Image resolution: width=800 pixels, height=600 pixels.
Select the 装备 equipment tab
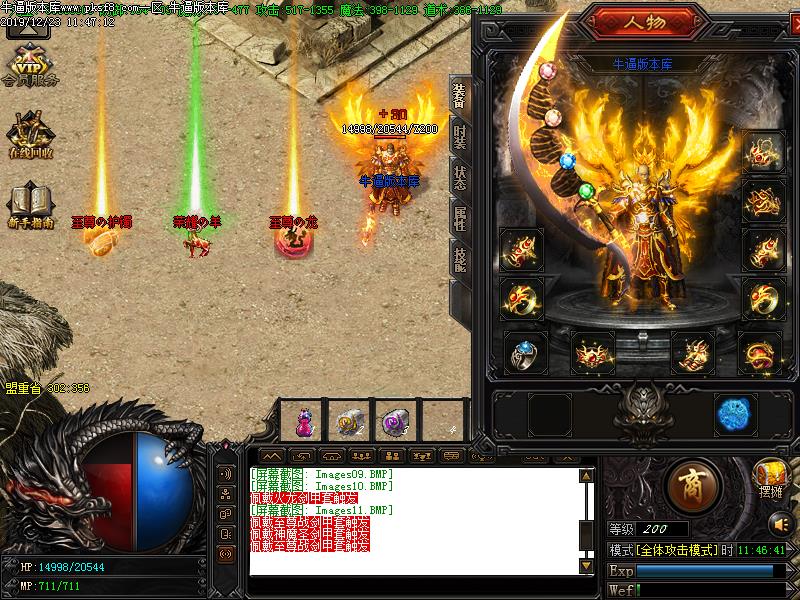click(459, 96)
